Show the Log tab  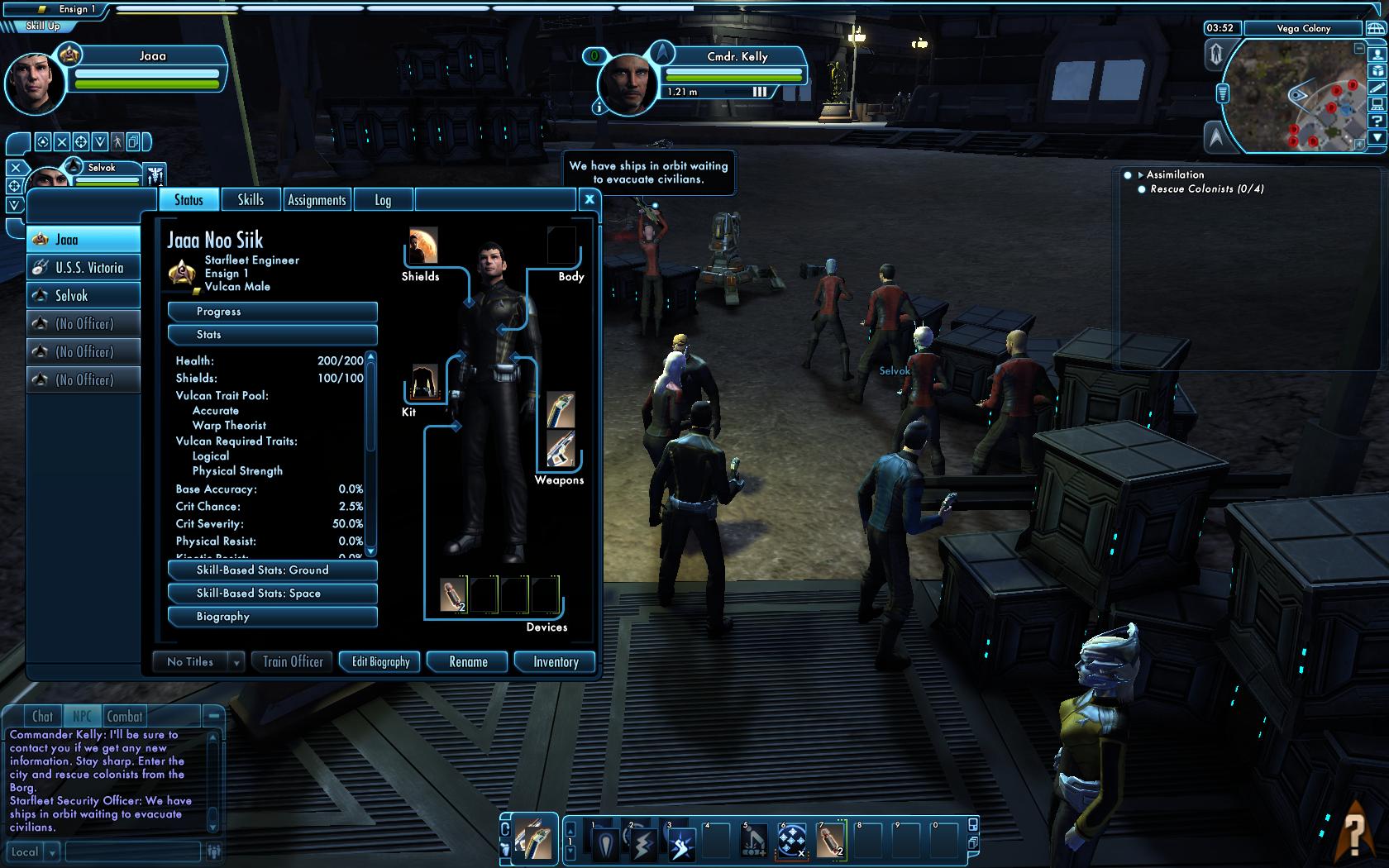pyautogui.click(x=382, y=200)
